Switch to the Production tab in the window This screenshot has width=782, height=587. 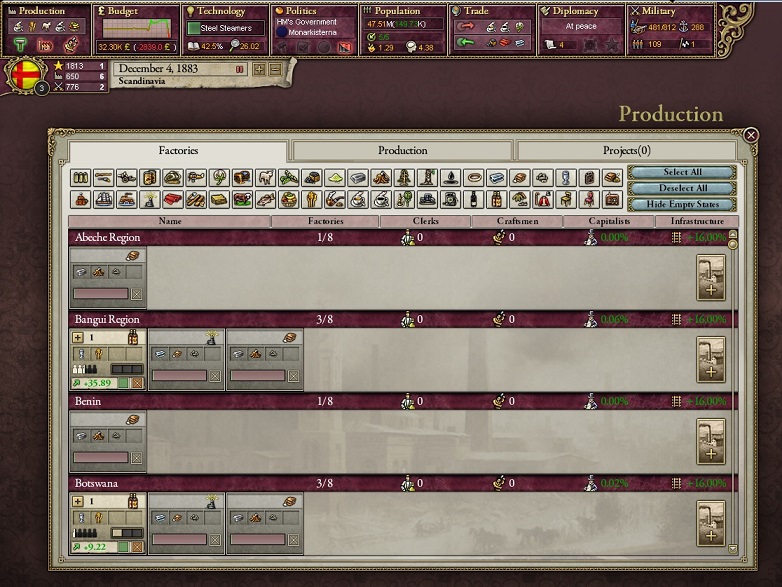pyautogui.click(x=402, y=151)
